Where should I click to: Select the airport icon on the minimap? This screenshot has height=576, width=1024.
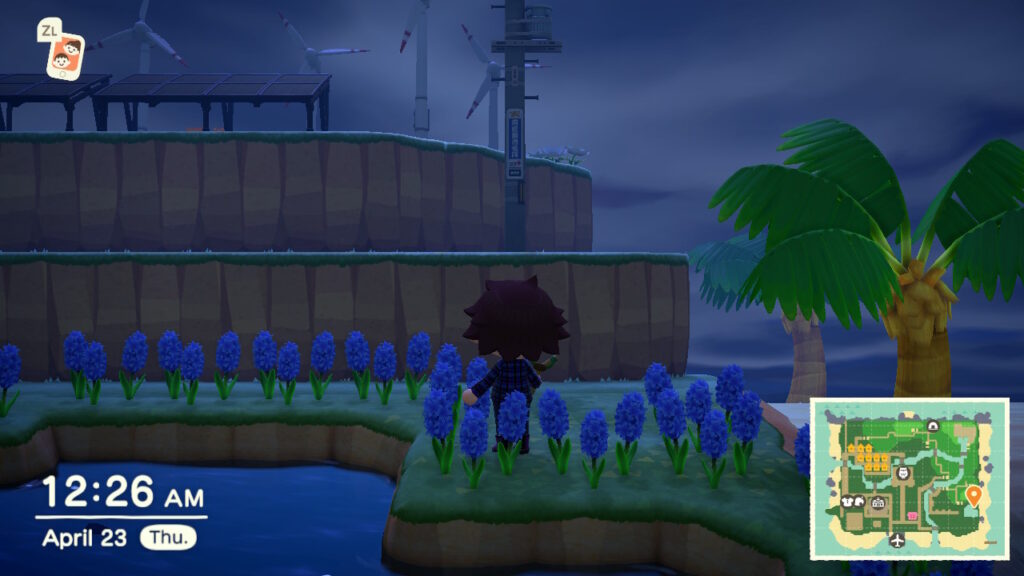(x=896, y=540)
